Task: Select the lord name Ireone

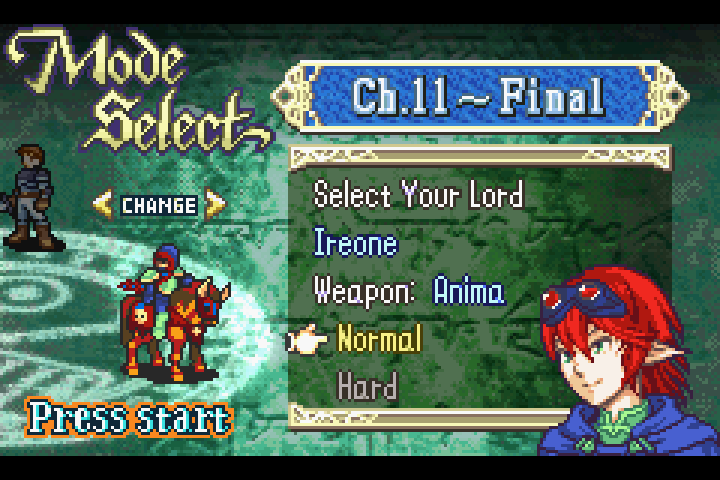Action: (x=355, y=243)
